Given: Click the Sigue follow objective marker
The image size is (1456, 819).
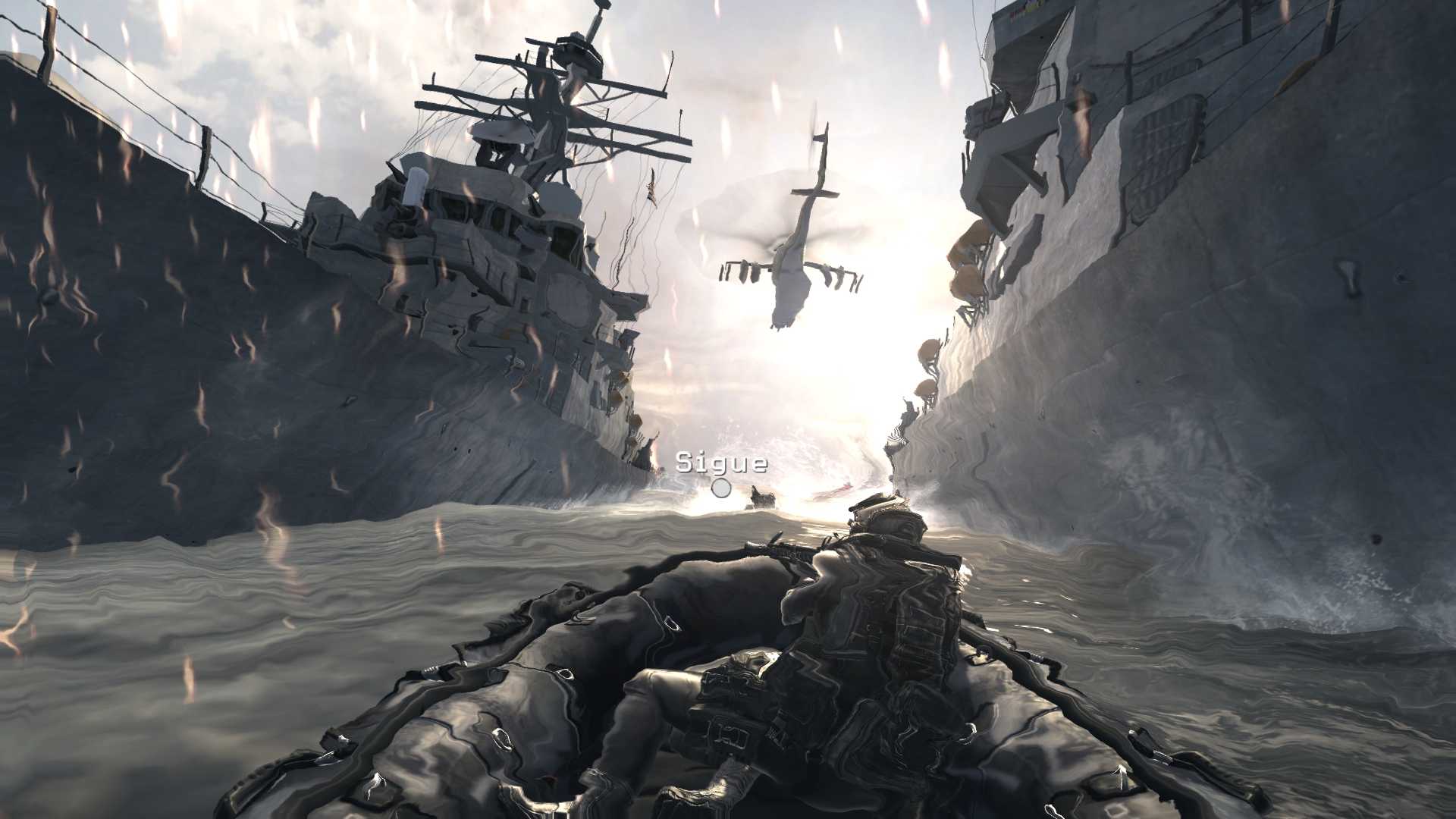Looking at the screenshot, I should [x=721, y=488].
